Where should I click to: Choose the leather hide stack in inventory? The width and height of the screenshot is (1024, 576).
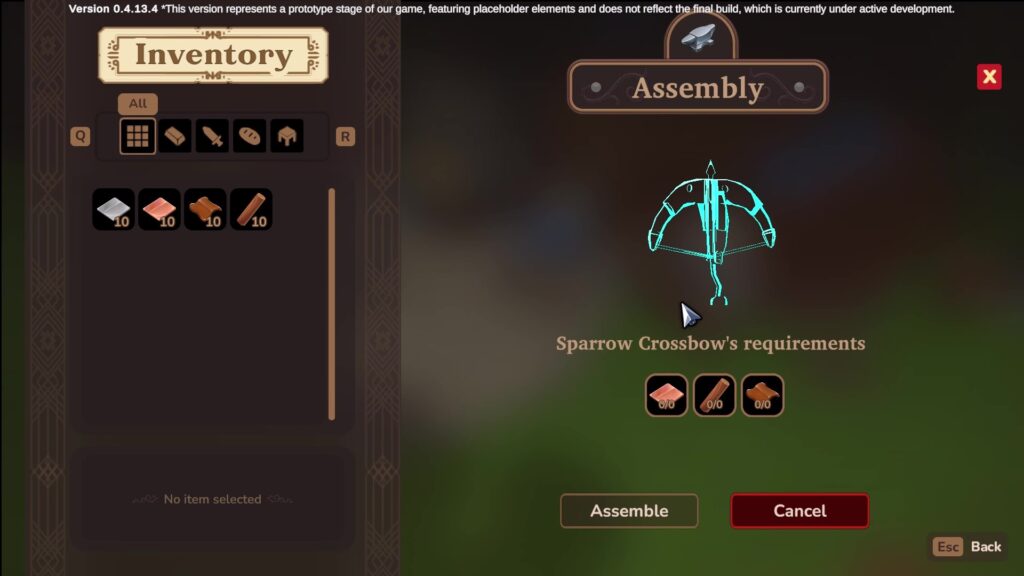[x=205, y=210]
